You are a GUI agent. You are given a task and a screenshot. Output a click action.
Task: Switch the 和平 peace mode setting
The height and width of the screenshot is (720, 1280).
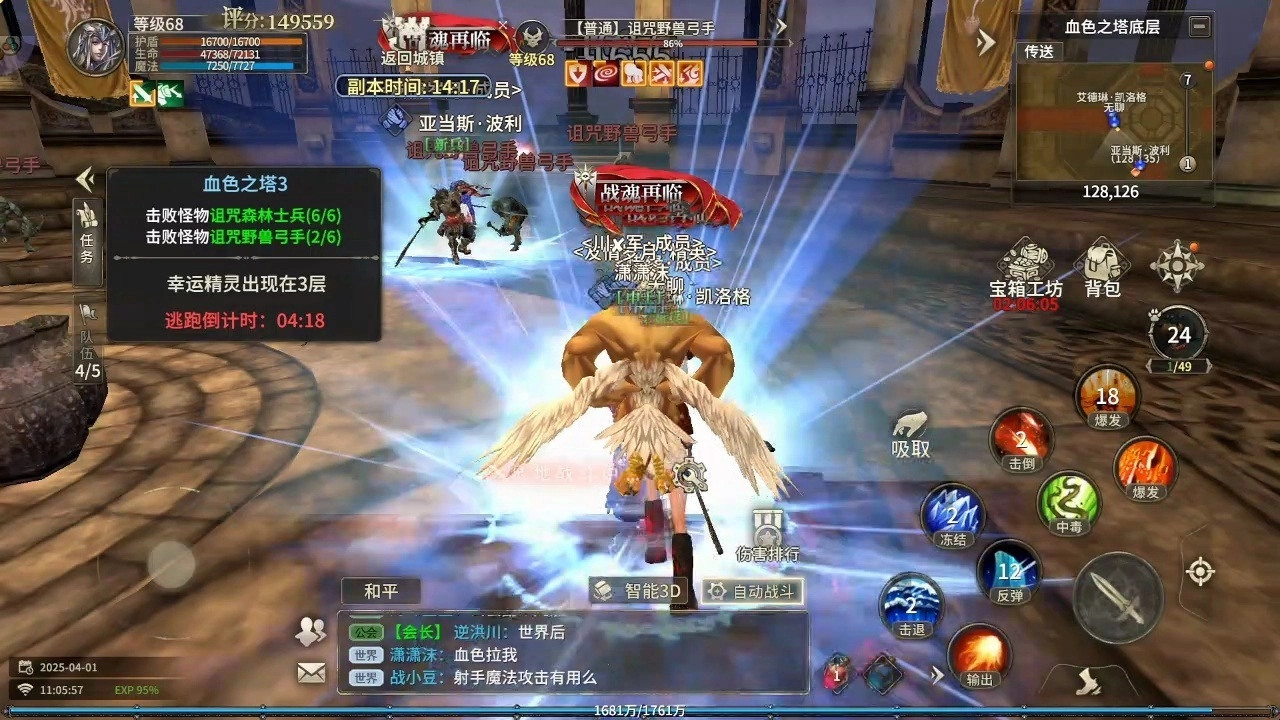[x=381, y=591]
